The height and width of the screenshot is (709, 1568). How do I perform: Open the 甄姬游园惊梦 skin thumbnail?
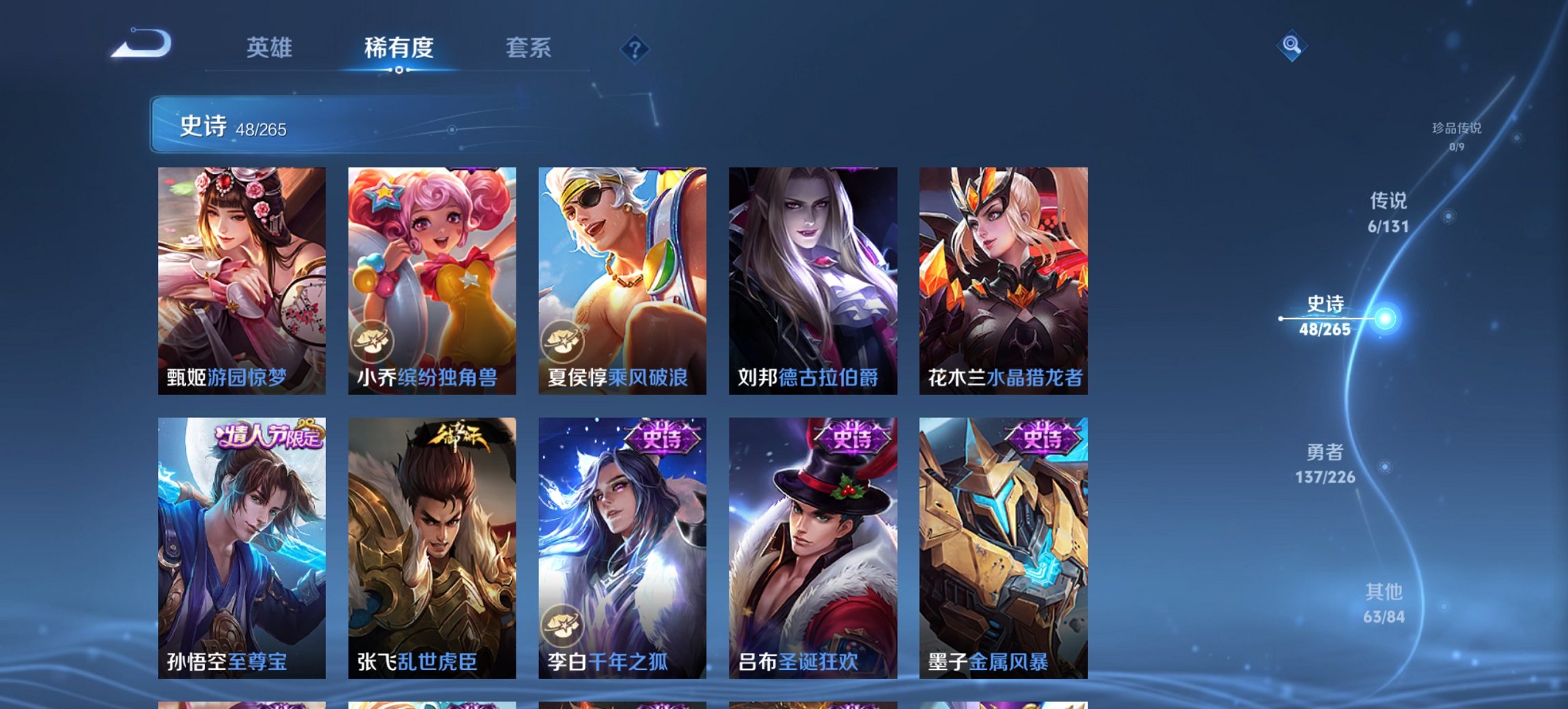pyautogui.click(x=240, y=273)
